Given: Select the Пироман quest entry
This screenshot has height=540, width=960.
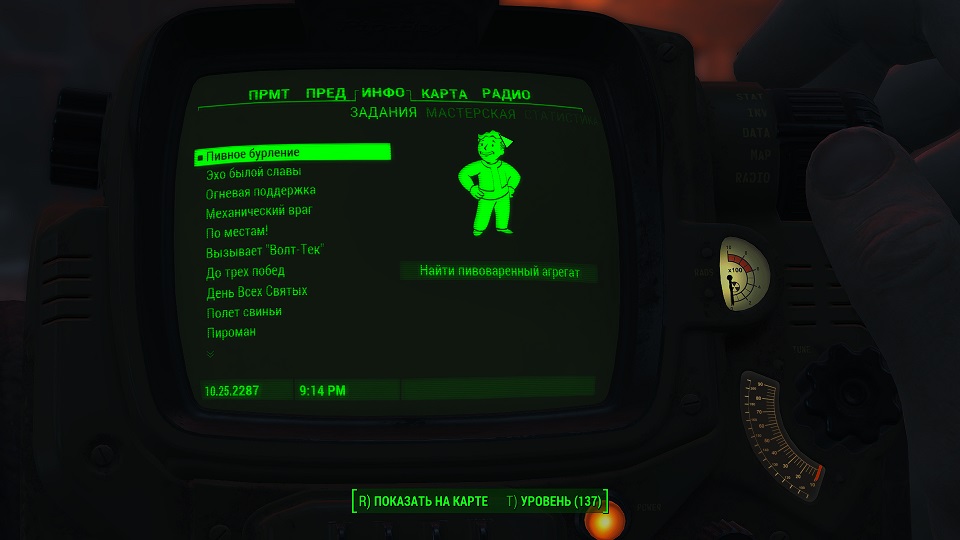Looking at the screenshot, I should coord(231,332).
